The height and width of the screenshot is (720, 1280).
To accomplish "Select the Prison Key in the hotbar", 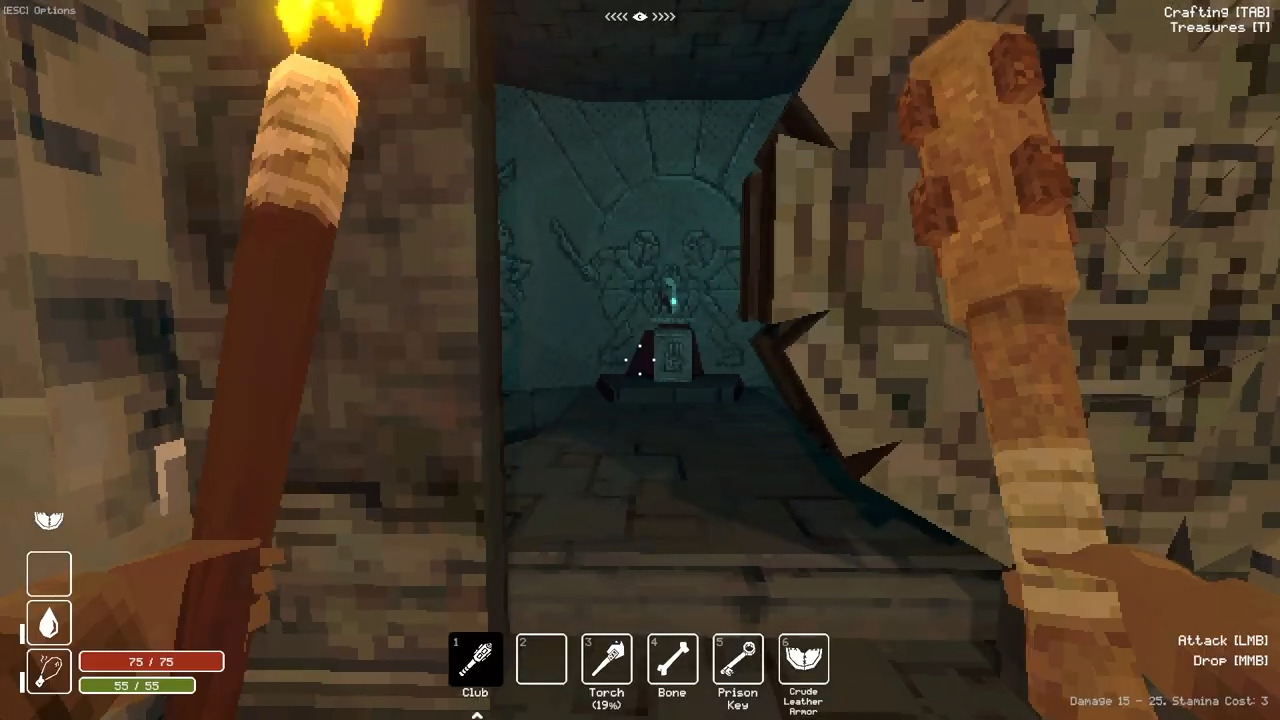I will point(737,658).
